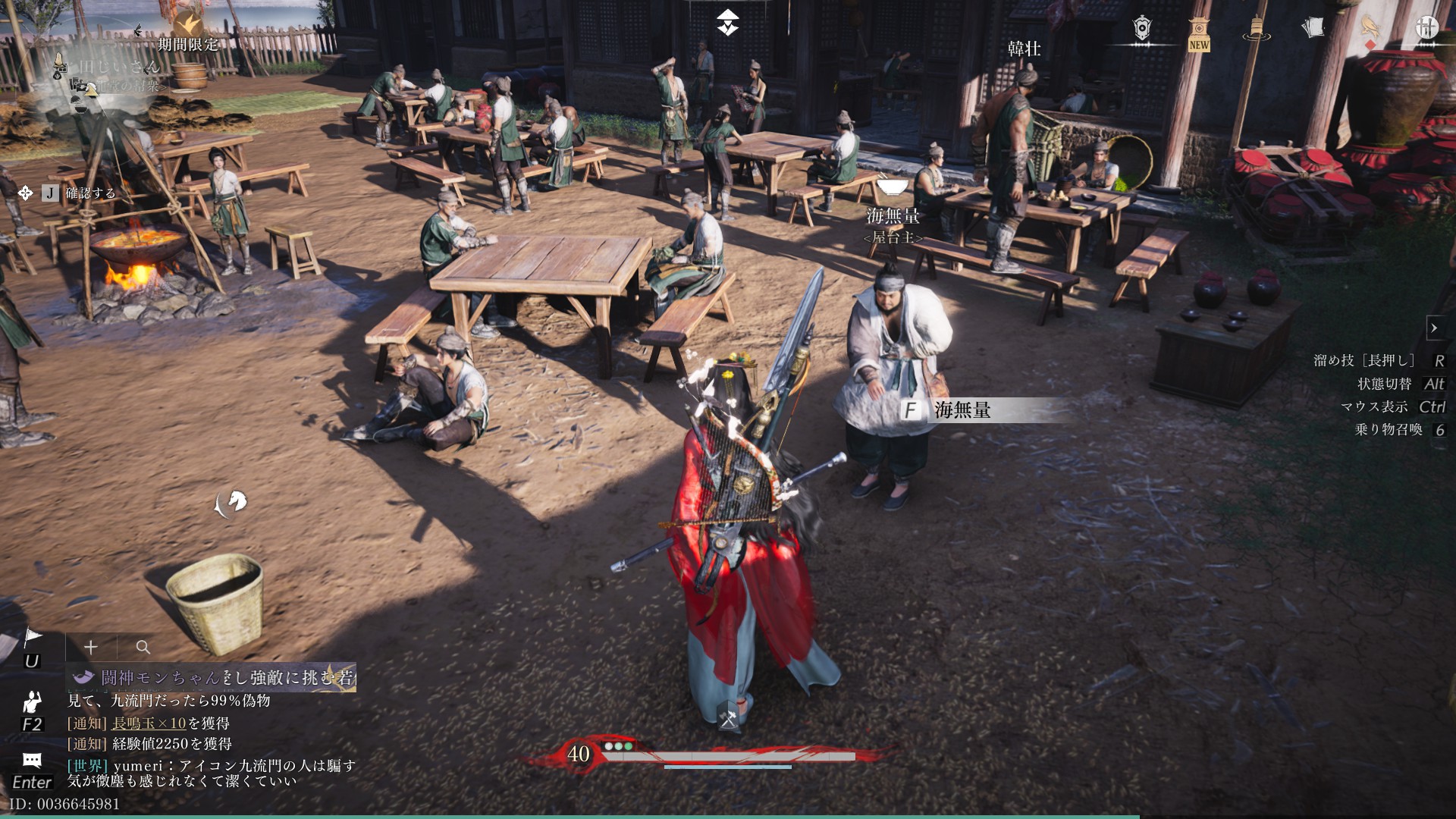Talk to 海無量 via the interaction prompt
This screenshot has height=819, width=1456.
point(962,410)
